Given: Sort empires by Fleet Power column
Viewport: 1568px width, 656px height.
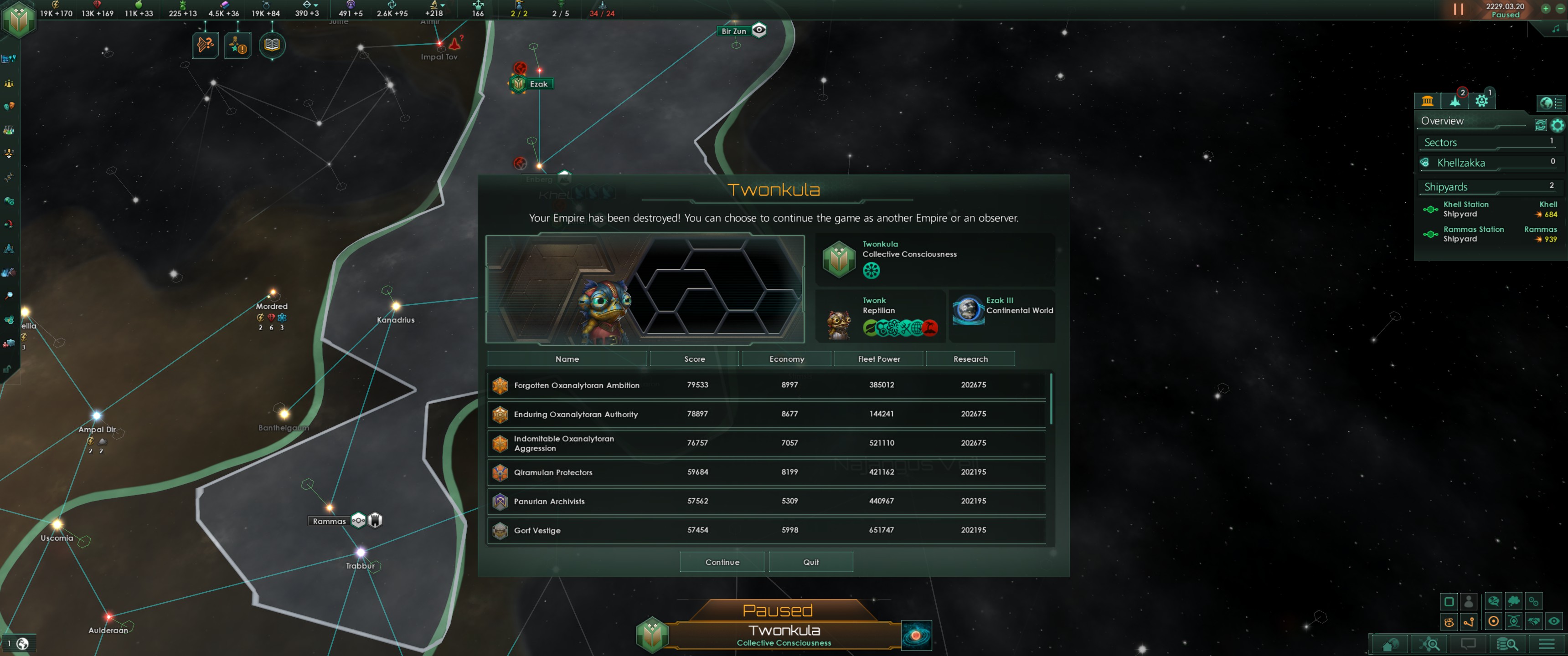Looking at the screenshot, I should point(878,359).
